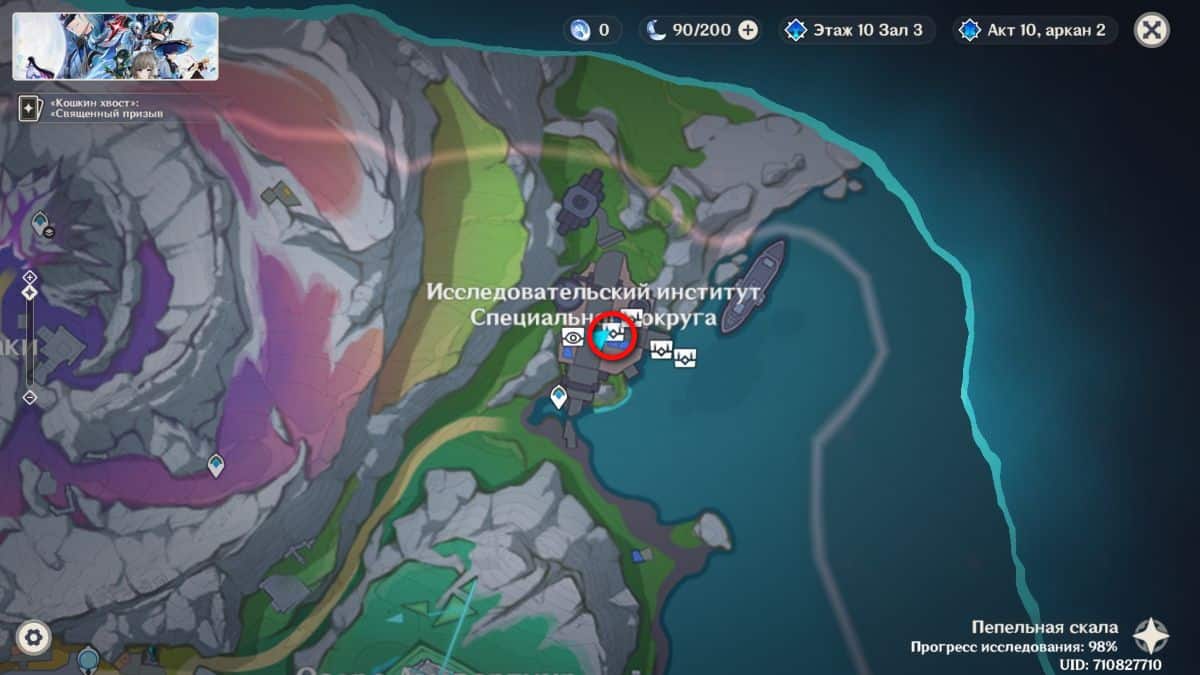The image size is (1200, 675).
Task: Select the teleport waypoint below the research institute
Action: (x=559, y=398)
